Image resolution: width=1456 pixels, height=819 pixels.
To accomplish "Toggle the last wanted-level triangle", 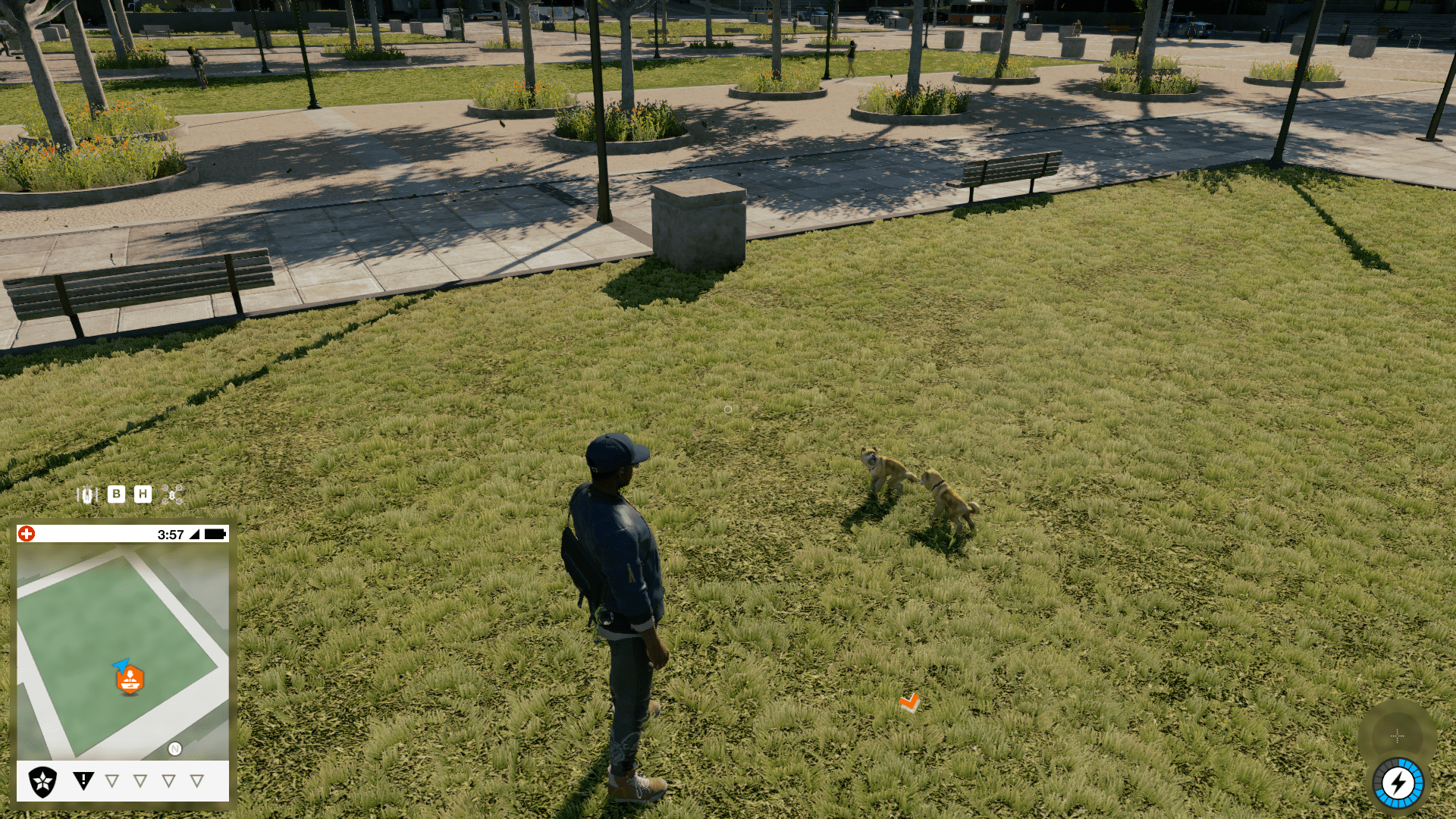I will (196, 780).
